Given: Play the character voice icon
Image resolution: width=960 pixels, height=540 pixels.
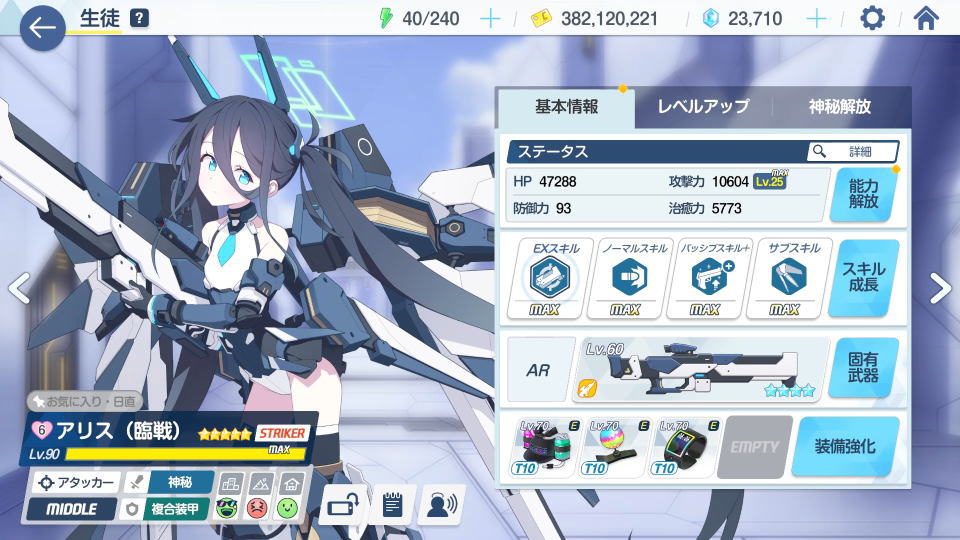Looking at the screenshot, I should tap(439, 505).
